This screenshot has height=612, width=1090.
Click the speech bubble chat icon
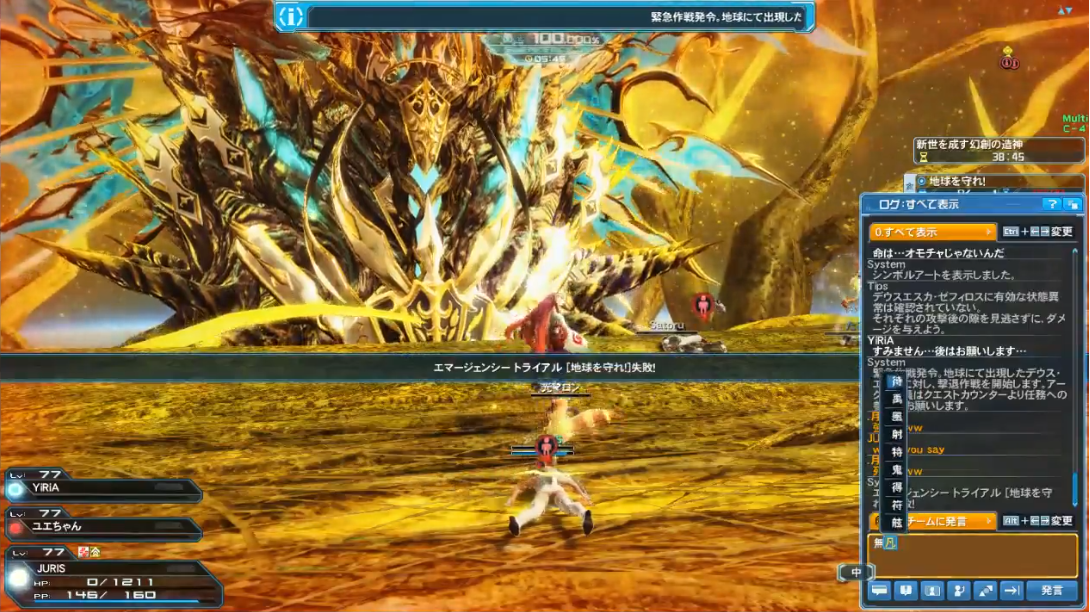(880, 591)
